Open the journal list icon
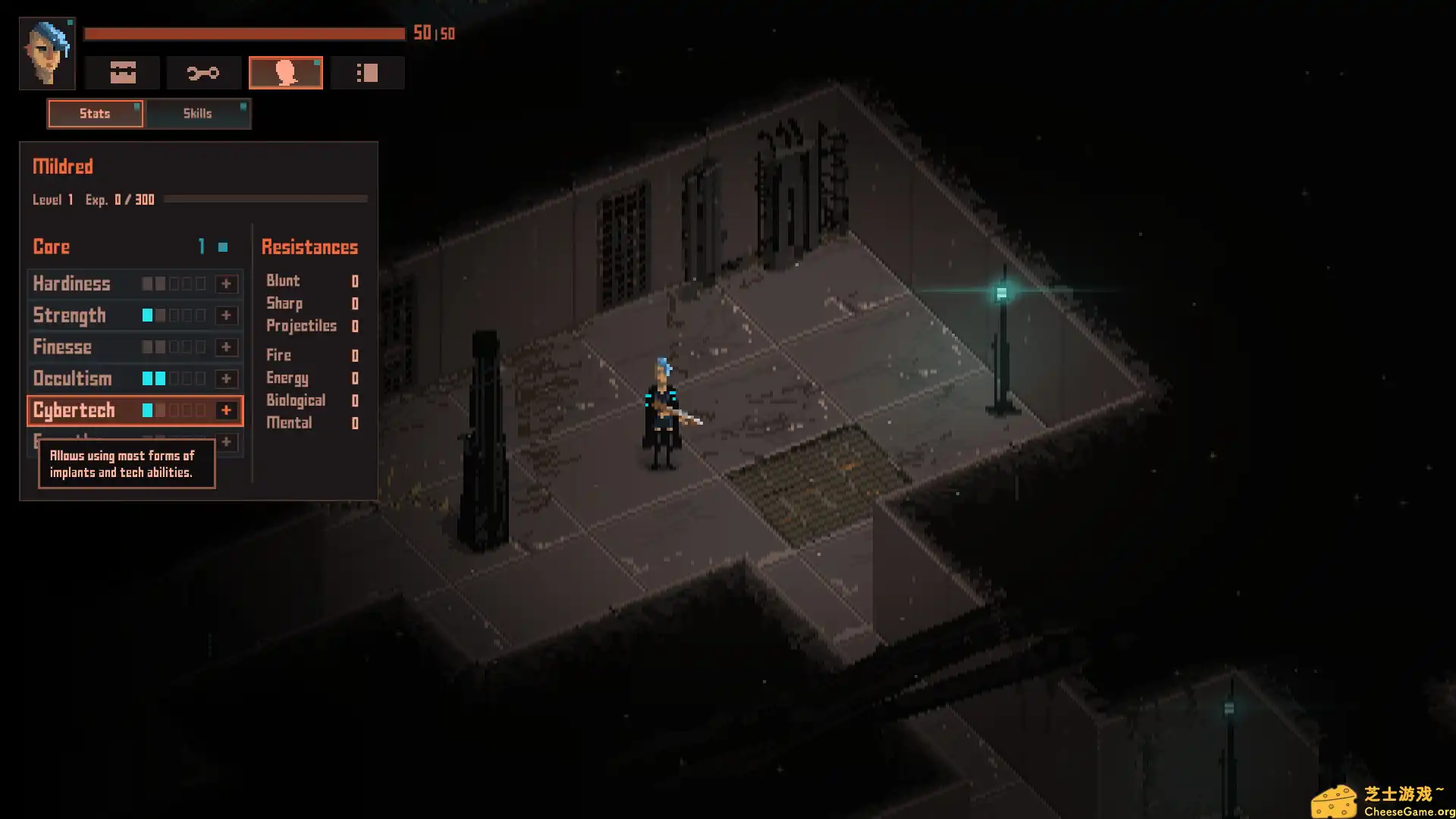 click(368, 72)
